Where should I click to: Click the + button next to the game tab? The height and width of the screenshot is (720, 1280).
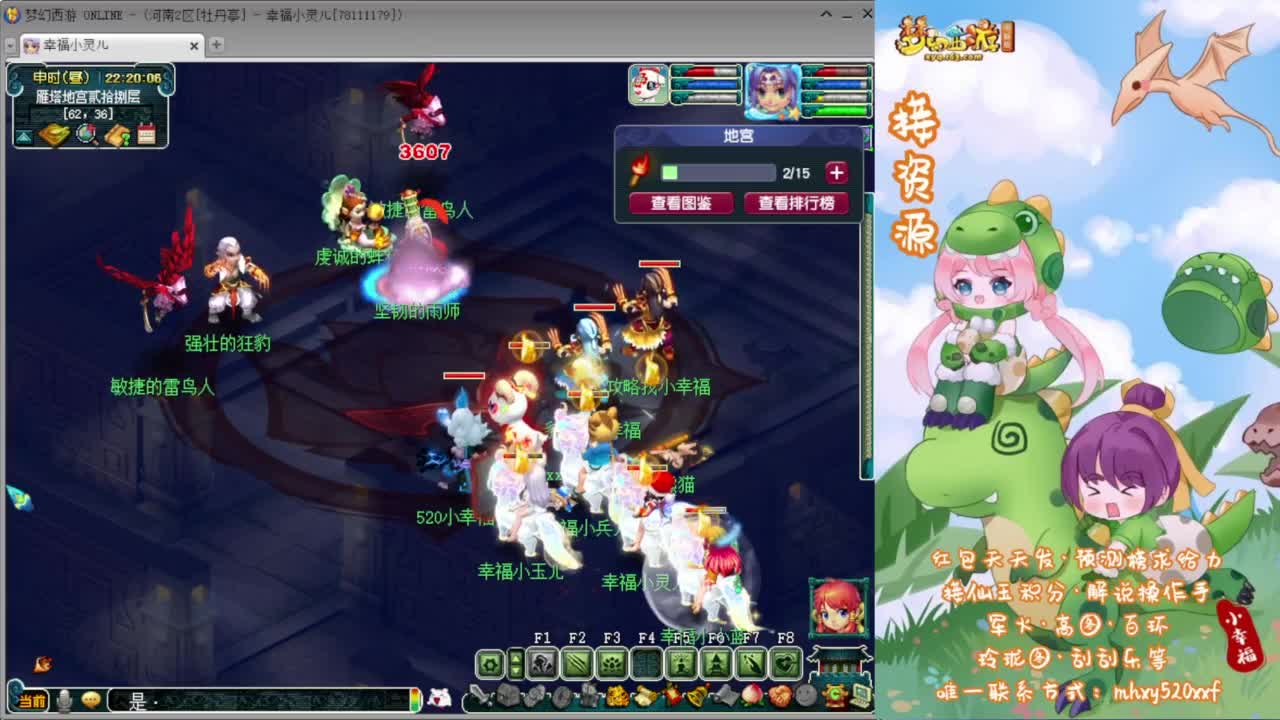point(218,46)
